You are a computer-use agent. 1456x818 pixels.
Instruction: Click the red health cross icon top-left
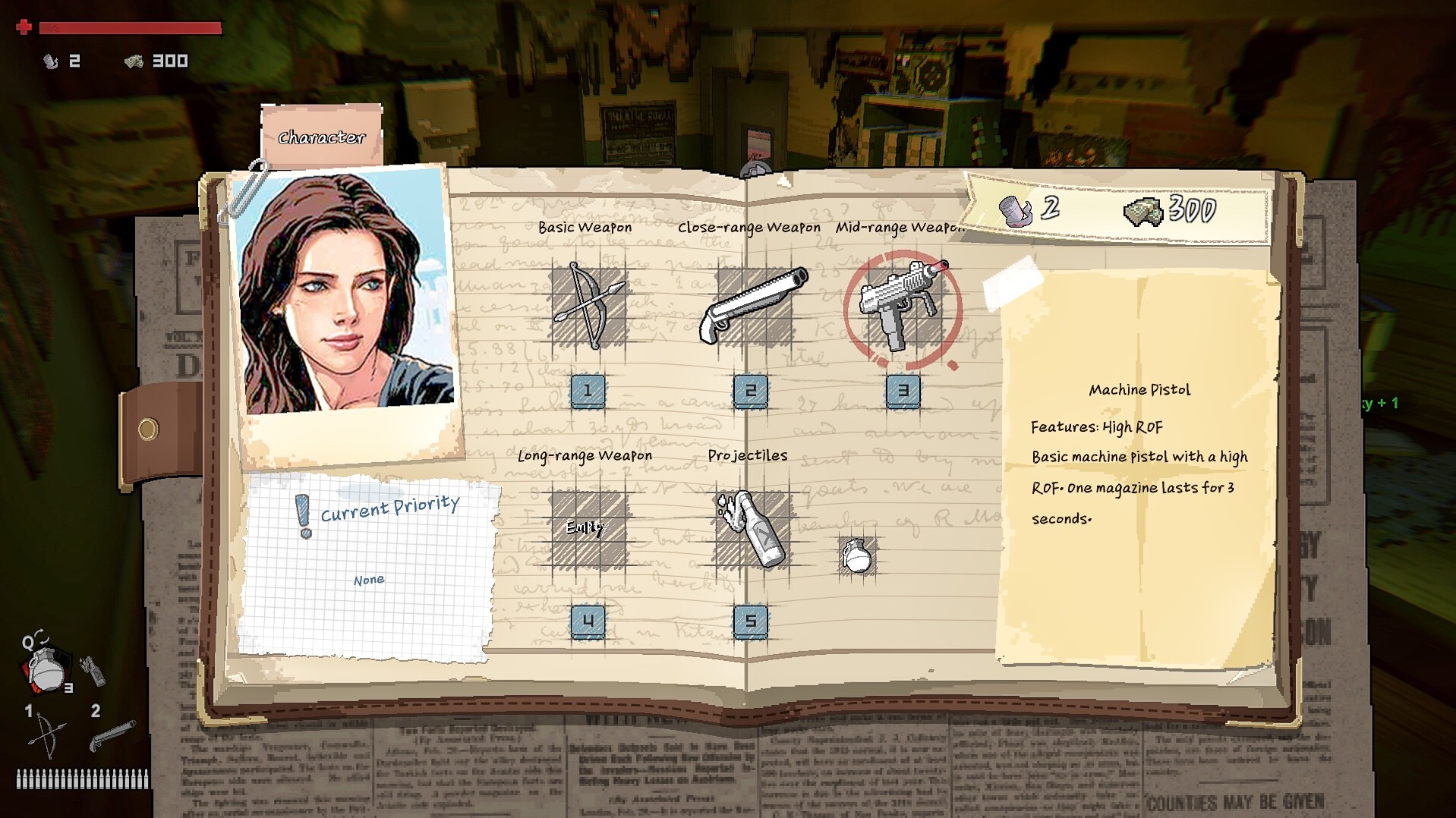[x=24, y=27]
